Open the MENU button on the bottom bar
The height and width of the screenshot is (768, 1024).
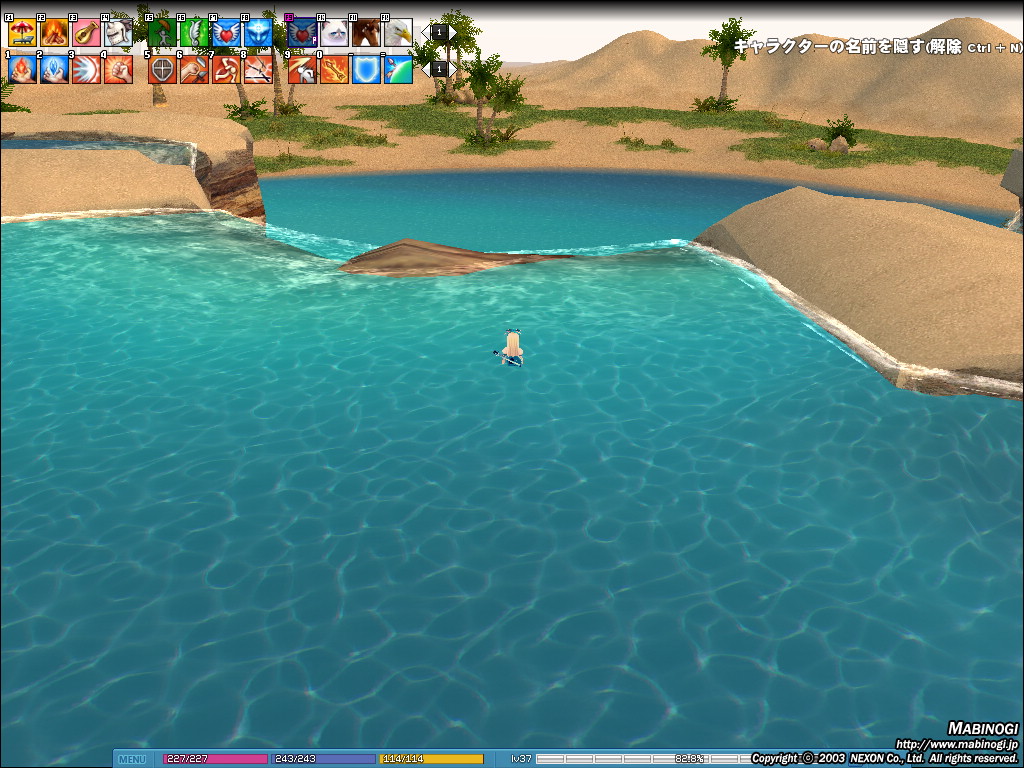tap(132, 759)
